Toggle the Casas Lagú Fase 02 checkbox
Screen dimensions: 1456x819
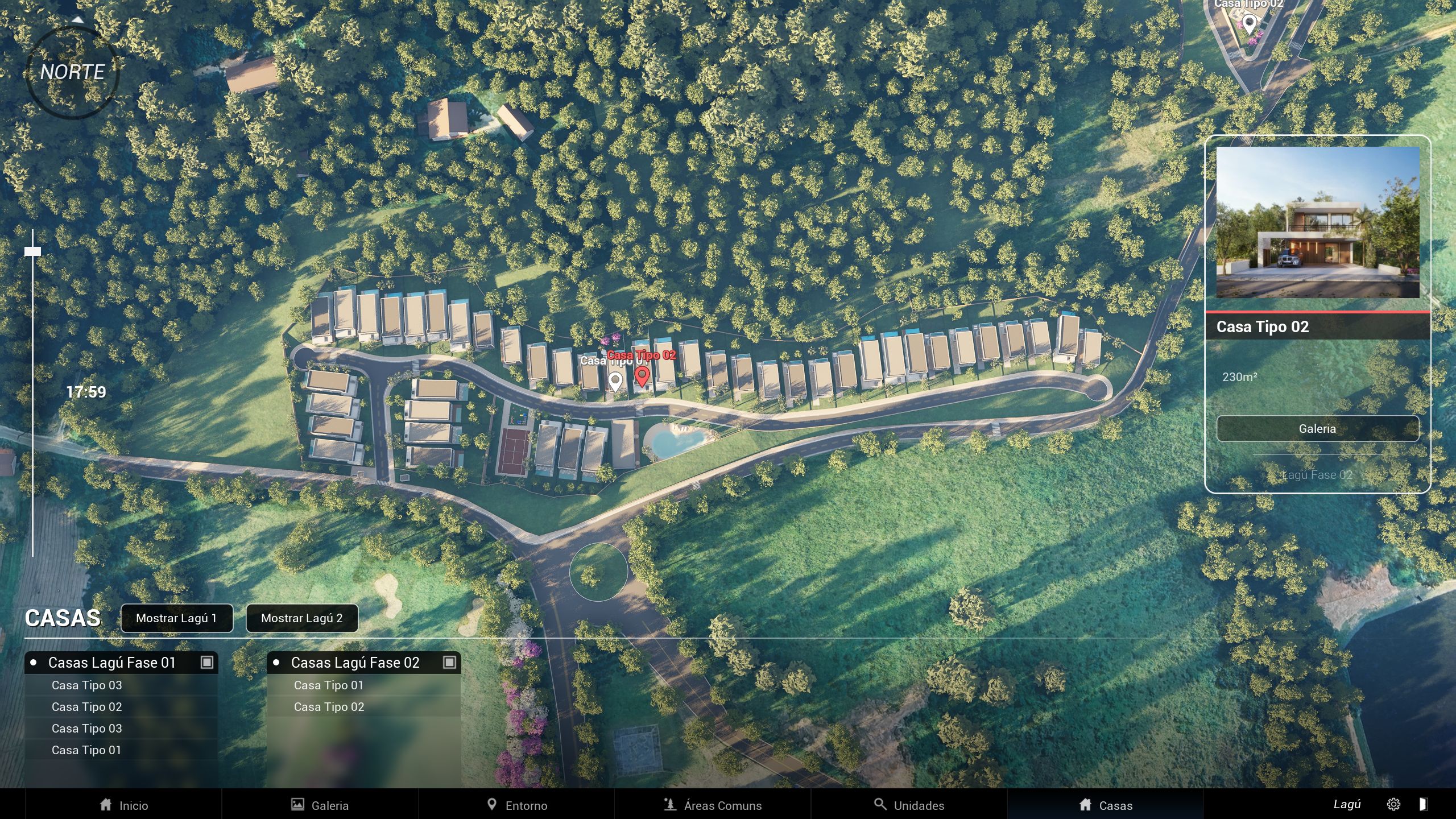[449, 663]
